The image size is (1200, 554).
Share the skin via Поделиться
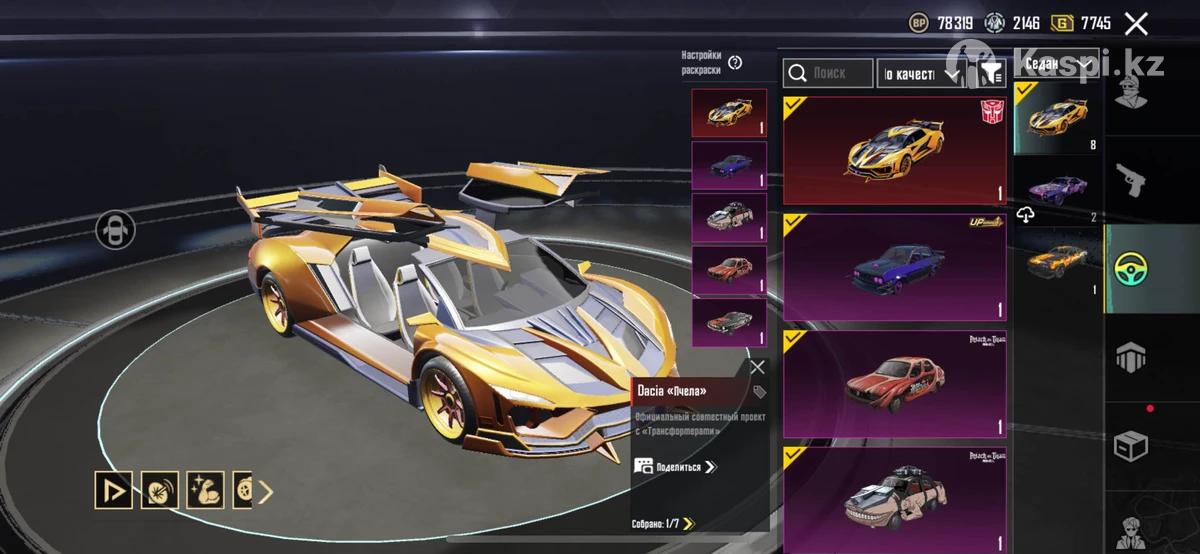click(x=676, y=466)
